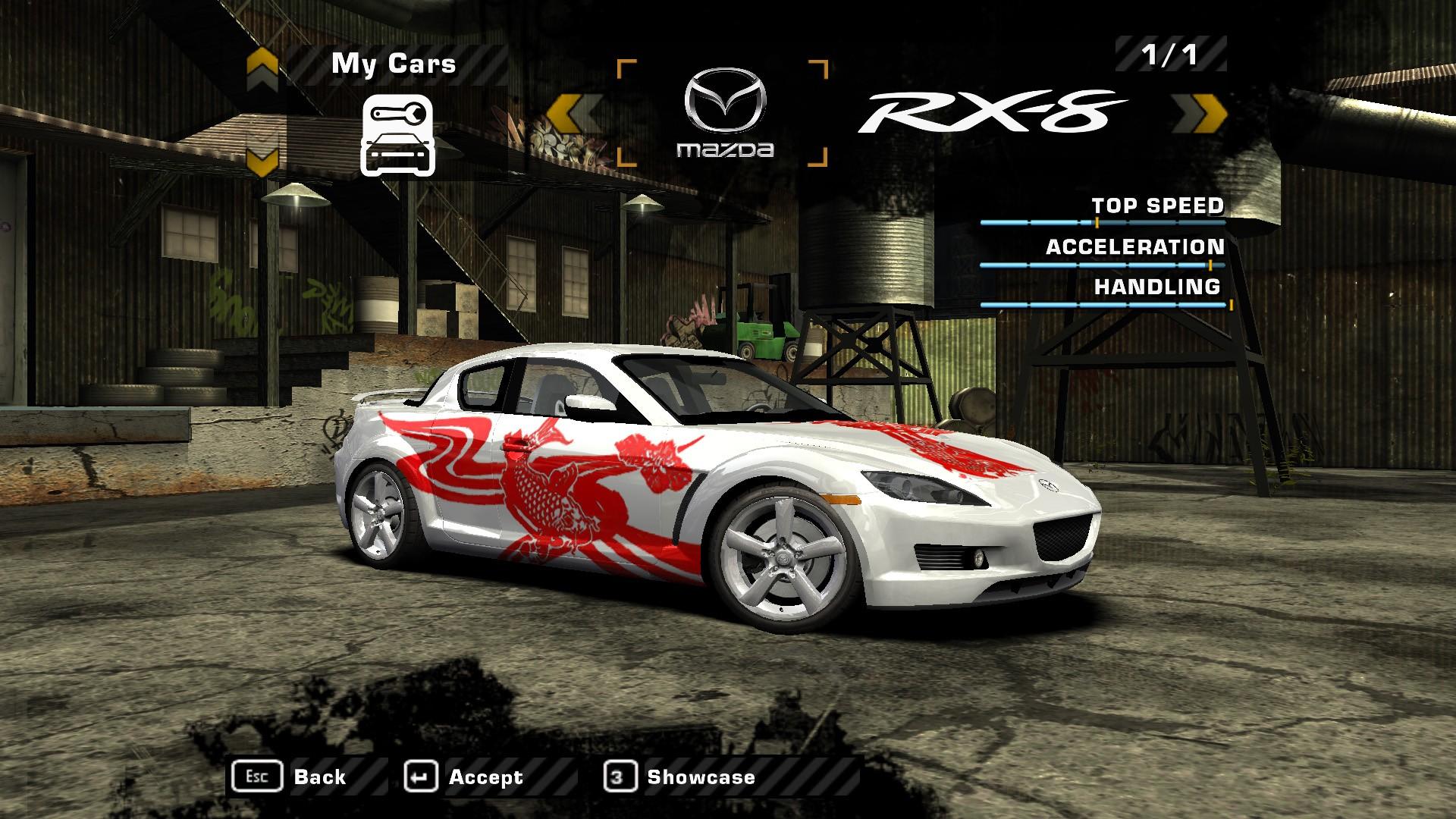Click Accept to choose this car
The height and width of the screenshot is (819, 1456).
pyautogui.click(x=485, y=776)
